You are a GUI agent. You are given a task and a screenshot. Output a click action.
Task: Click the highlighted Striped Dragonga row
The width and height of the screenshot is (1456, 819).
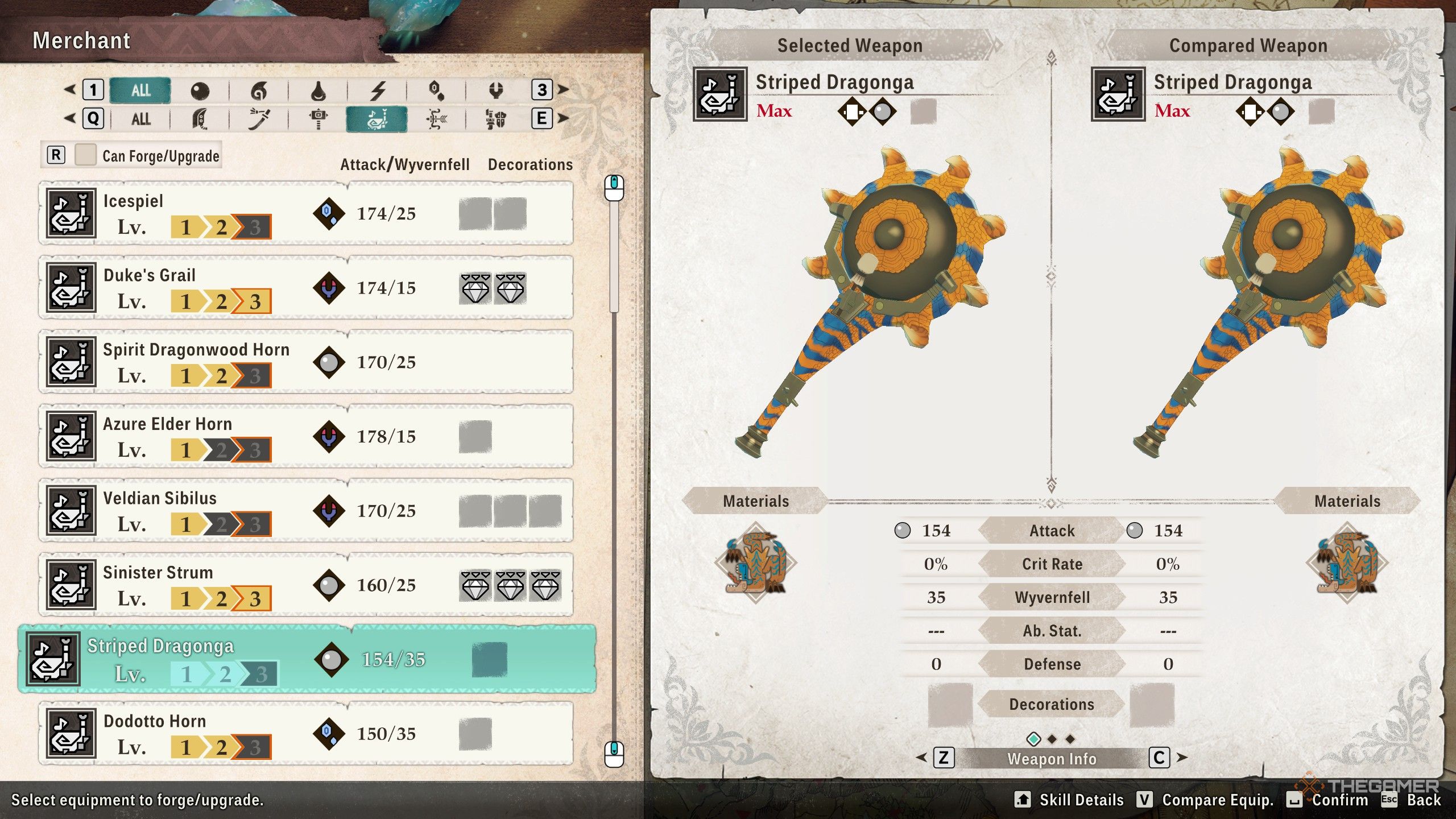pyautogui.click(x=307, y=659)
